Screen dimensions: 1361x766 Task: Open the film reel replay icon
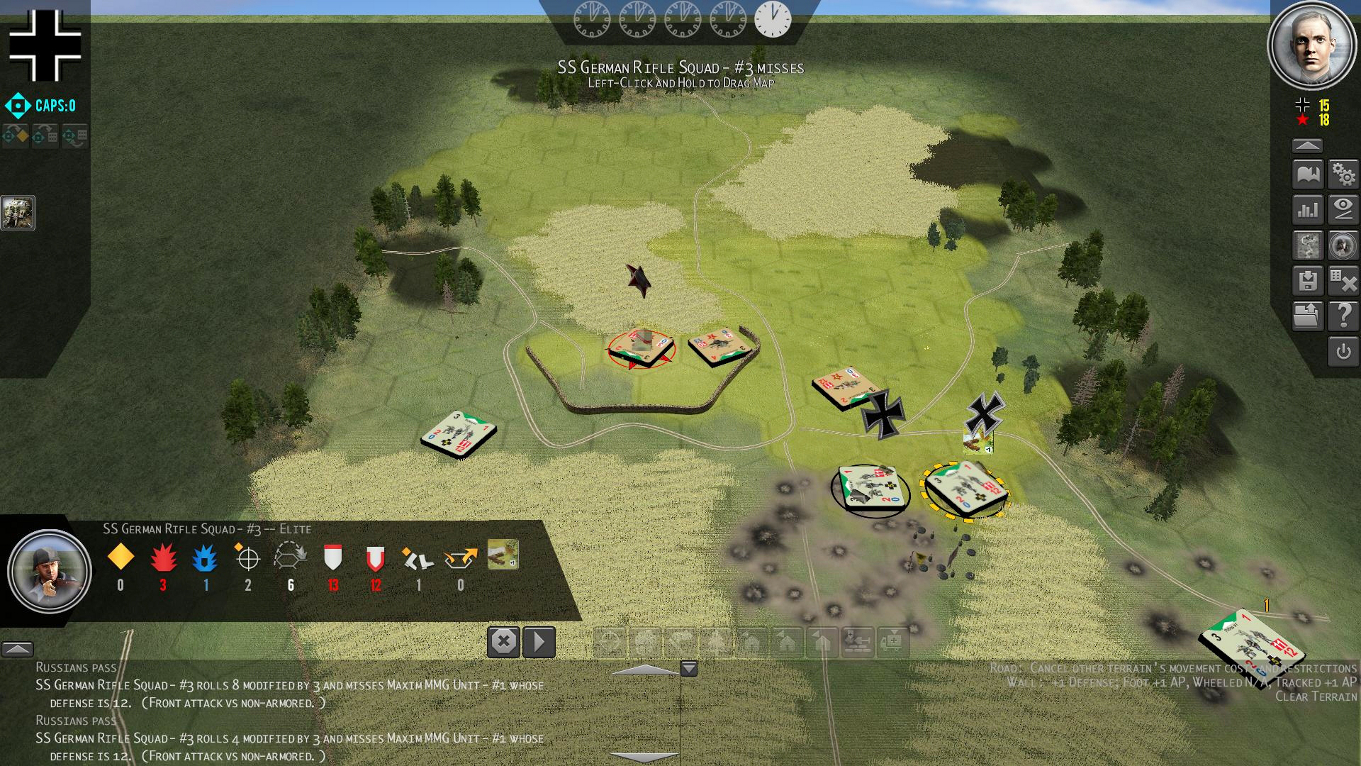coord(1307,245)
